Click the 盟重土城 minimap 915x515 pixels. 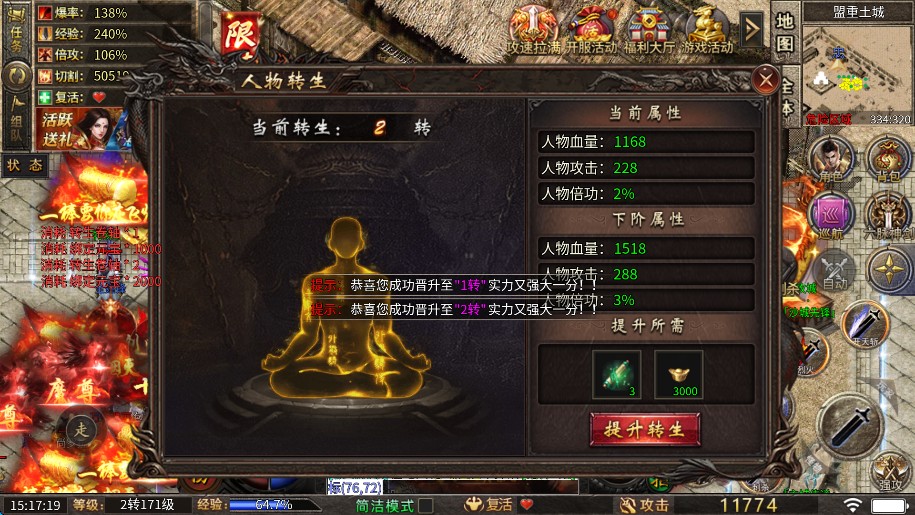point(843,68)
